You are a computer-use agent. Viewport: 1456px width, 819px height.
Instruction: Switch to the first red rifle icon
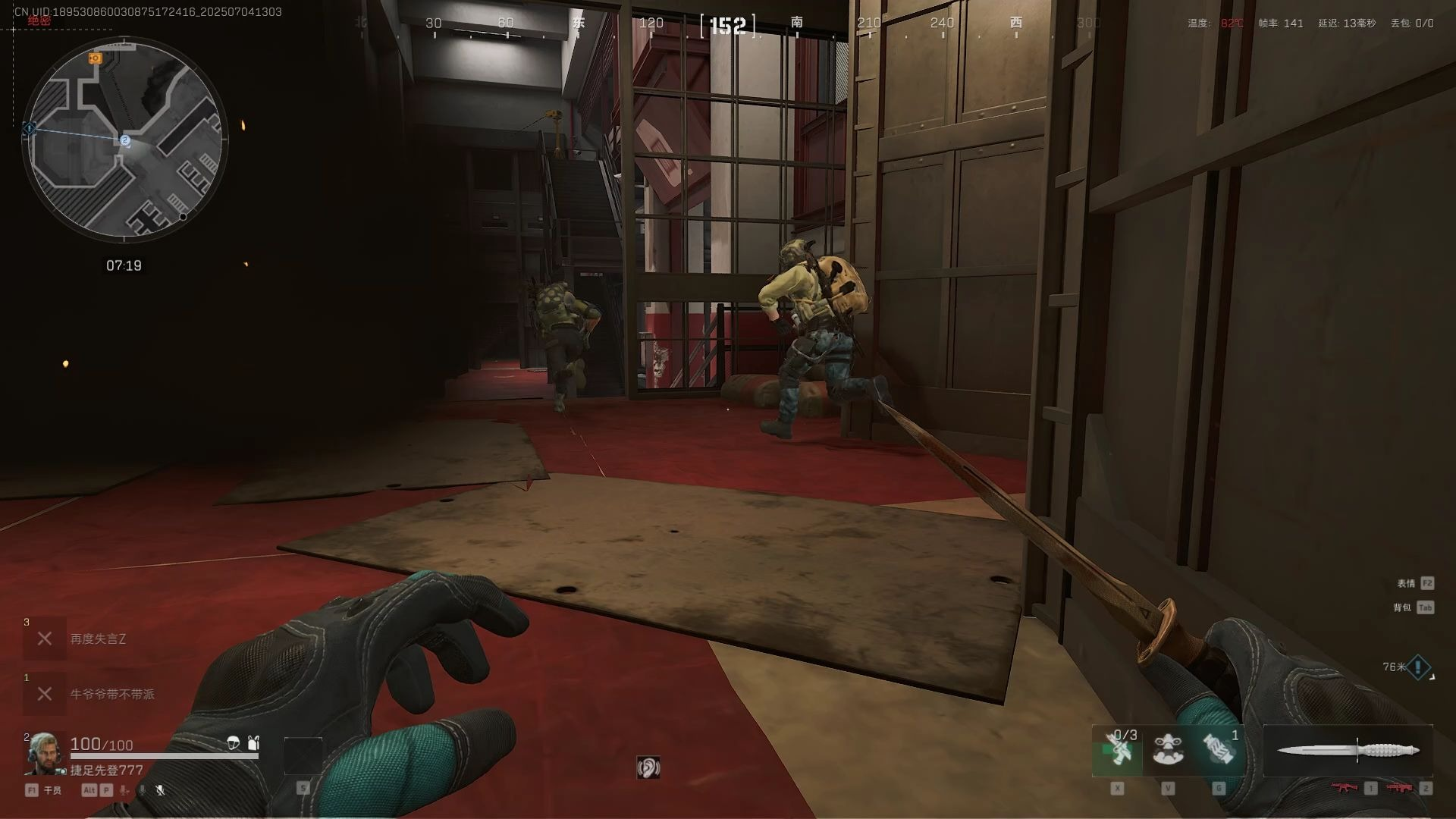click(x=1345, y=789)
